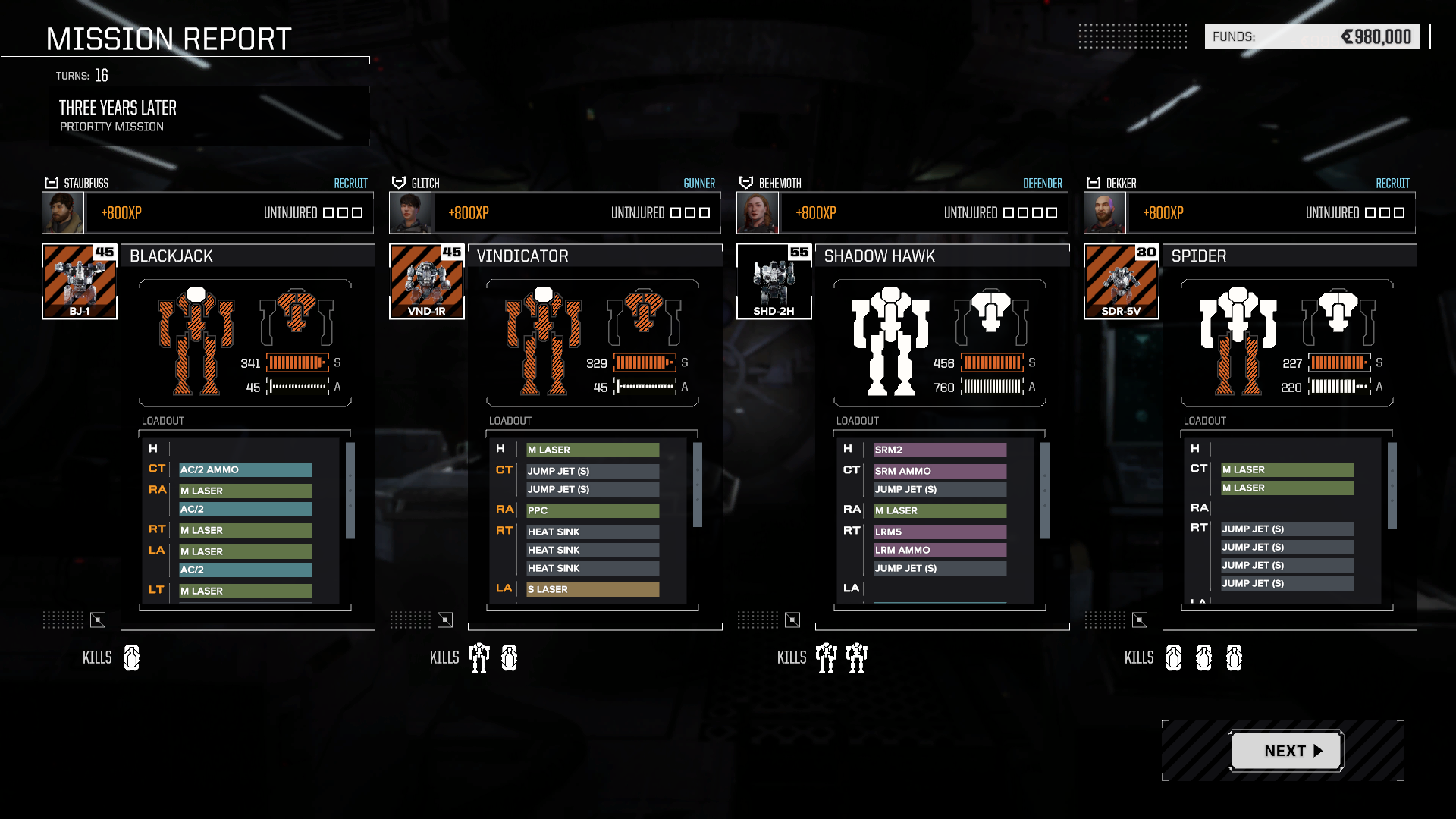Click the Shadow Hawk loadout scrollbar
Screen dimensions: 1456x819
pyautogui.click(x=1045, y=490)
